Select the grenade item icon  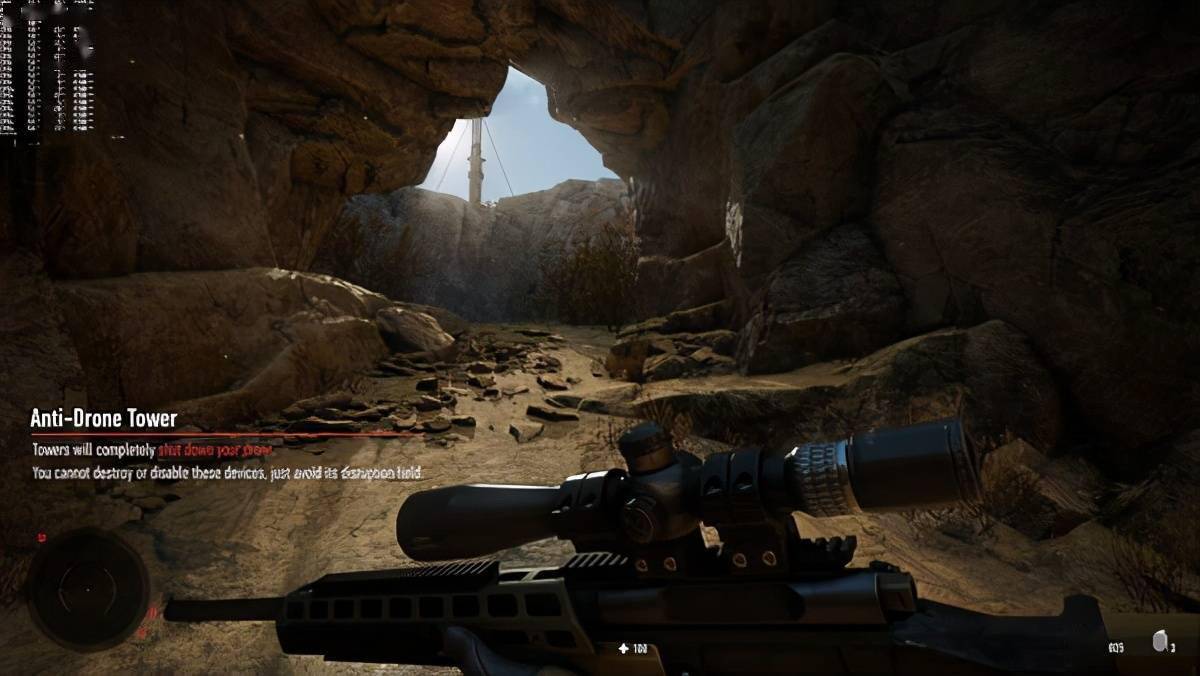[1159, 643]
